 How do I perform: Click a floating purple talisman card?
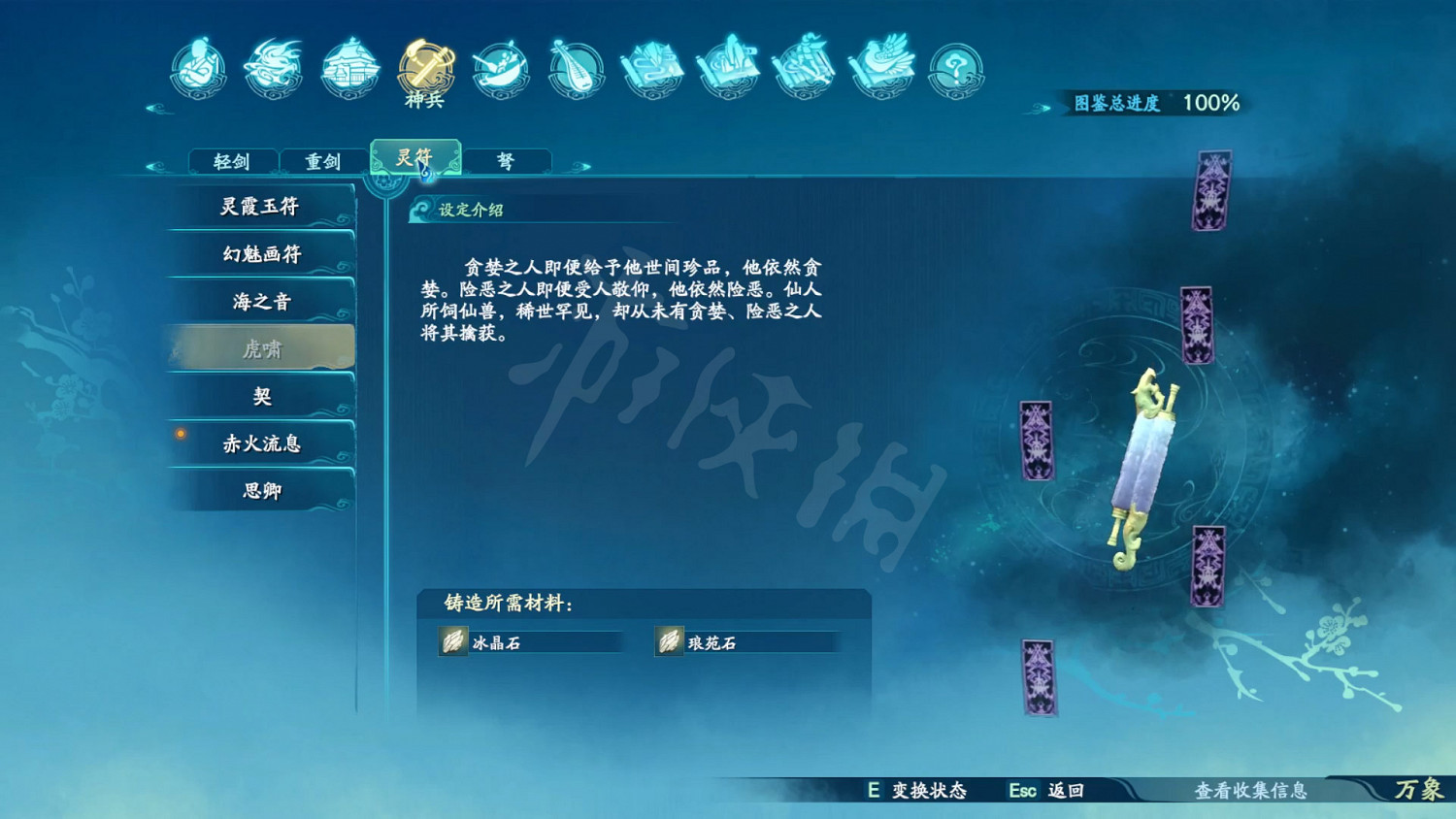point(1214,190)
